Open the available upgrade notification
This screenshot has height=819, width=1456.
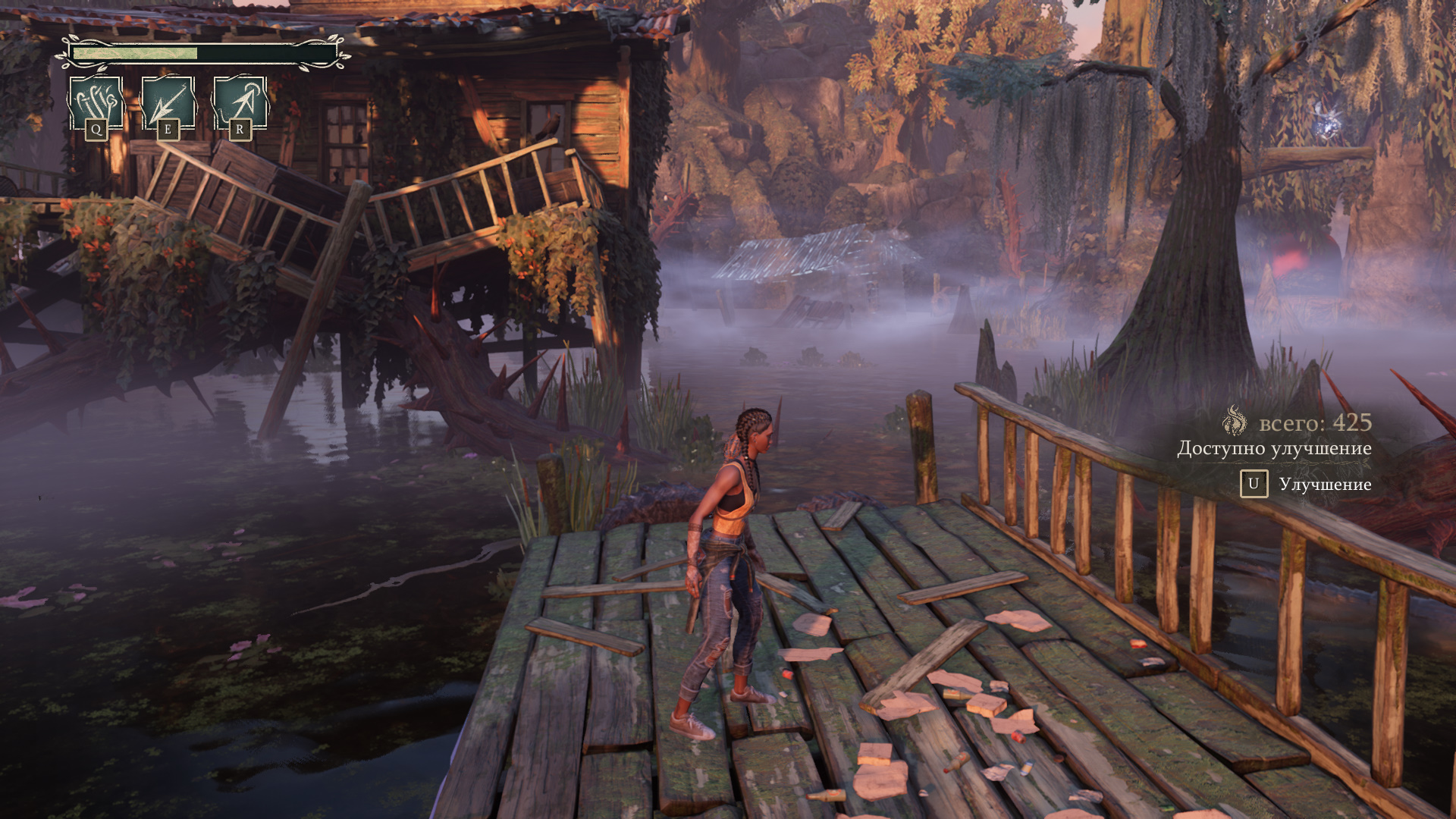tap(1274, 449)
